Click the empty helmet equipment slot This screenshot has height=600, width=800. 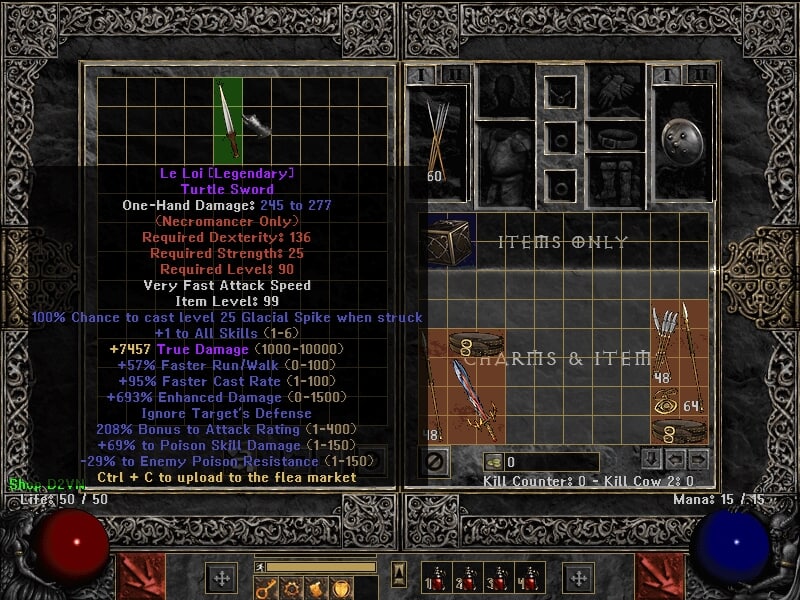pyautogui.click(x=505, y=91)
